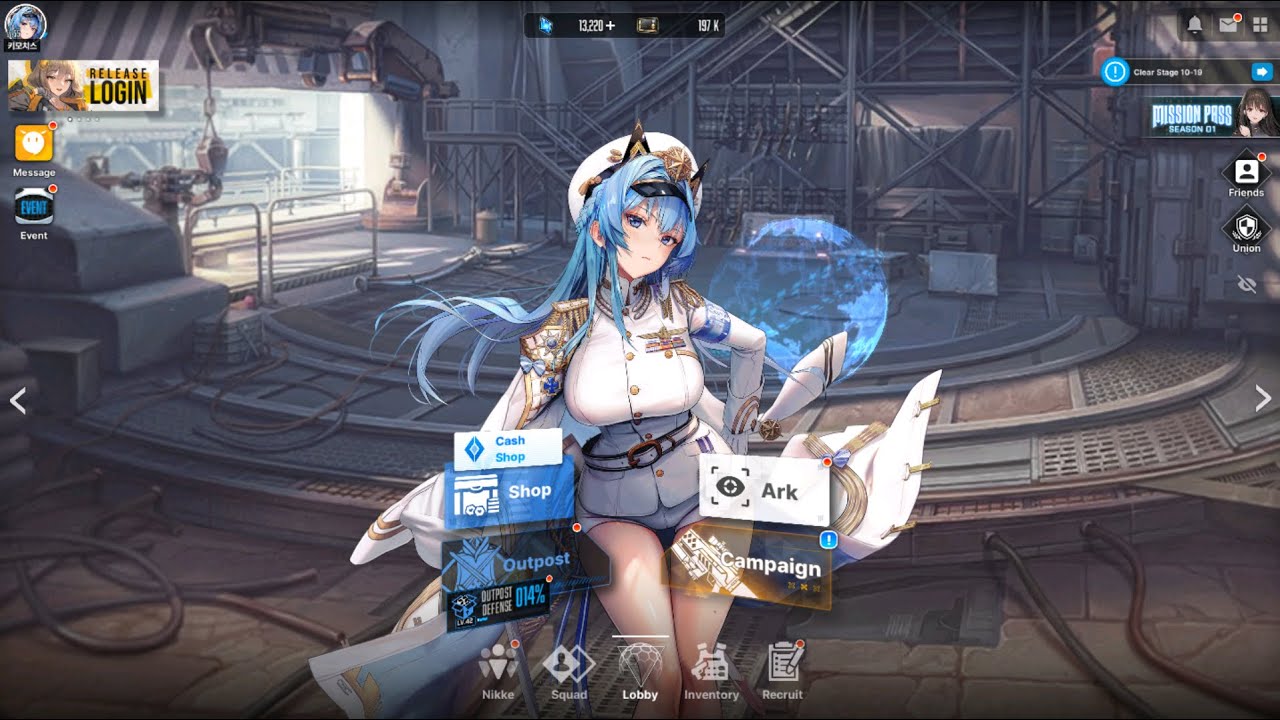
Task: Start the Campaign
Action: point(752,567)
